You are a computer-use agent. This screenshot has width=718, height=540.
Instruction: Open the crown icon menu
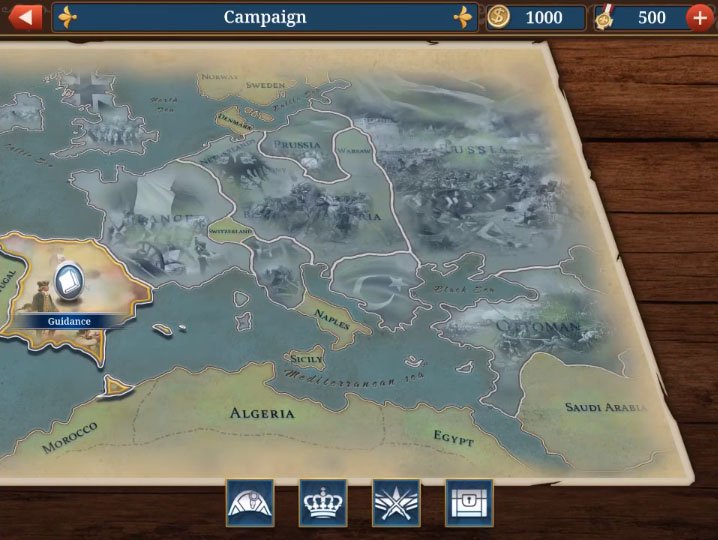(x=323, y=502)
